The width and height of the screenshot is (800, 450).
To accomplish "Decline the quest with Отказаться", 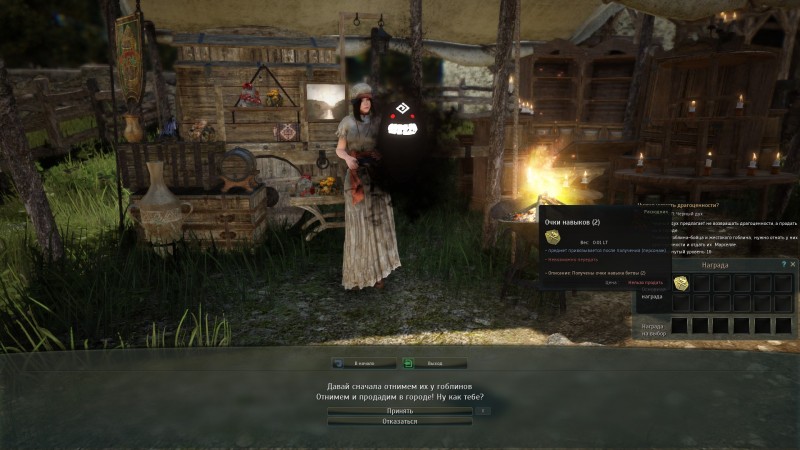I will (399, 421).
